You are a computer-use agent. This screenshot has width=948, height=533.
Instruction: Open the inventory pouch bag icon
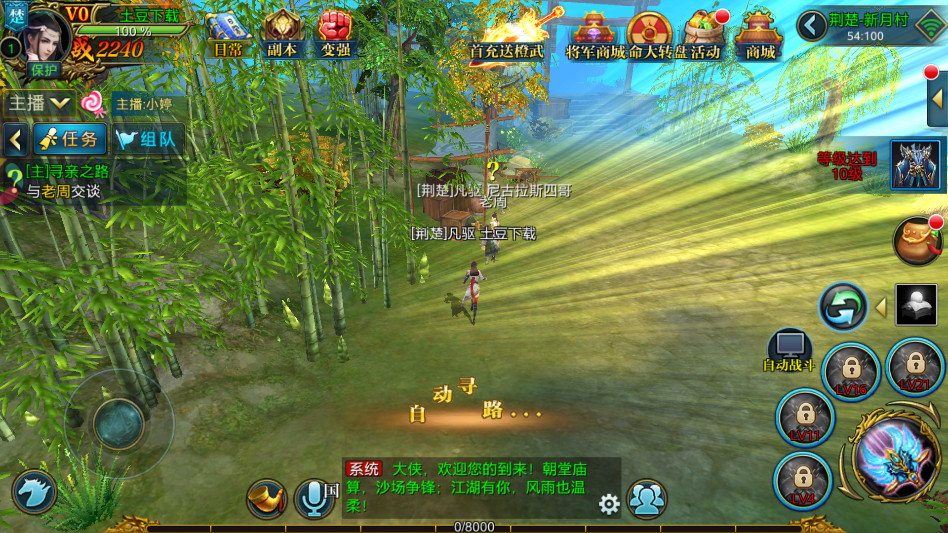tap(916, 241)
